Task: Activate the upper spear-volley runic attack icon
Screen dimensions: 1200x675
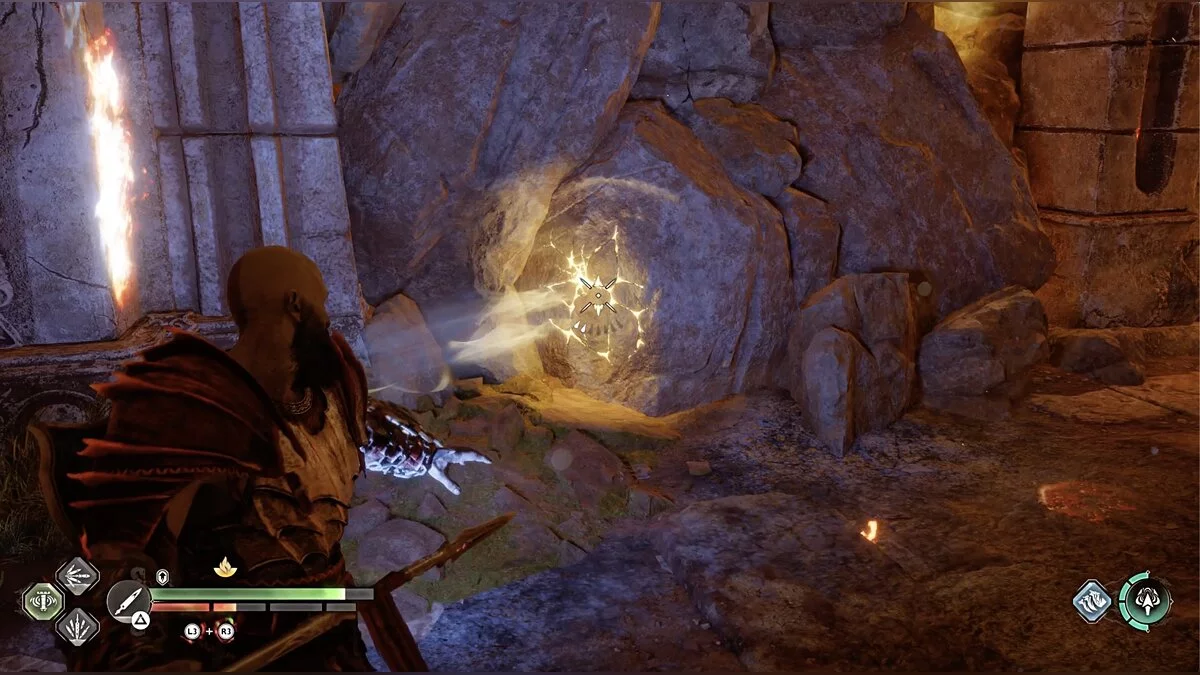Action: click(x=77, y=575)
